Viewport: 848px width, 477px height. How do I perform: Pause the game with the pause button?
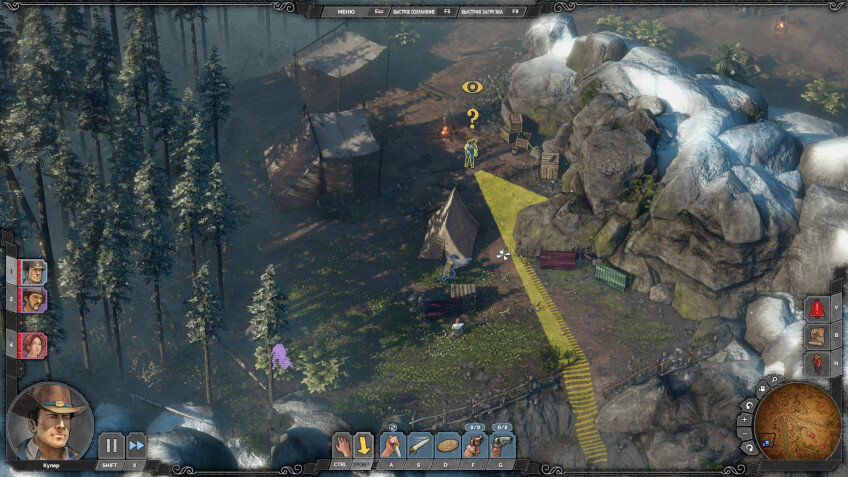(111, 444)
